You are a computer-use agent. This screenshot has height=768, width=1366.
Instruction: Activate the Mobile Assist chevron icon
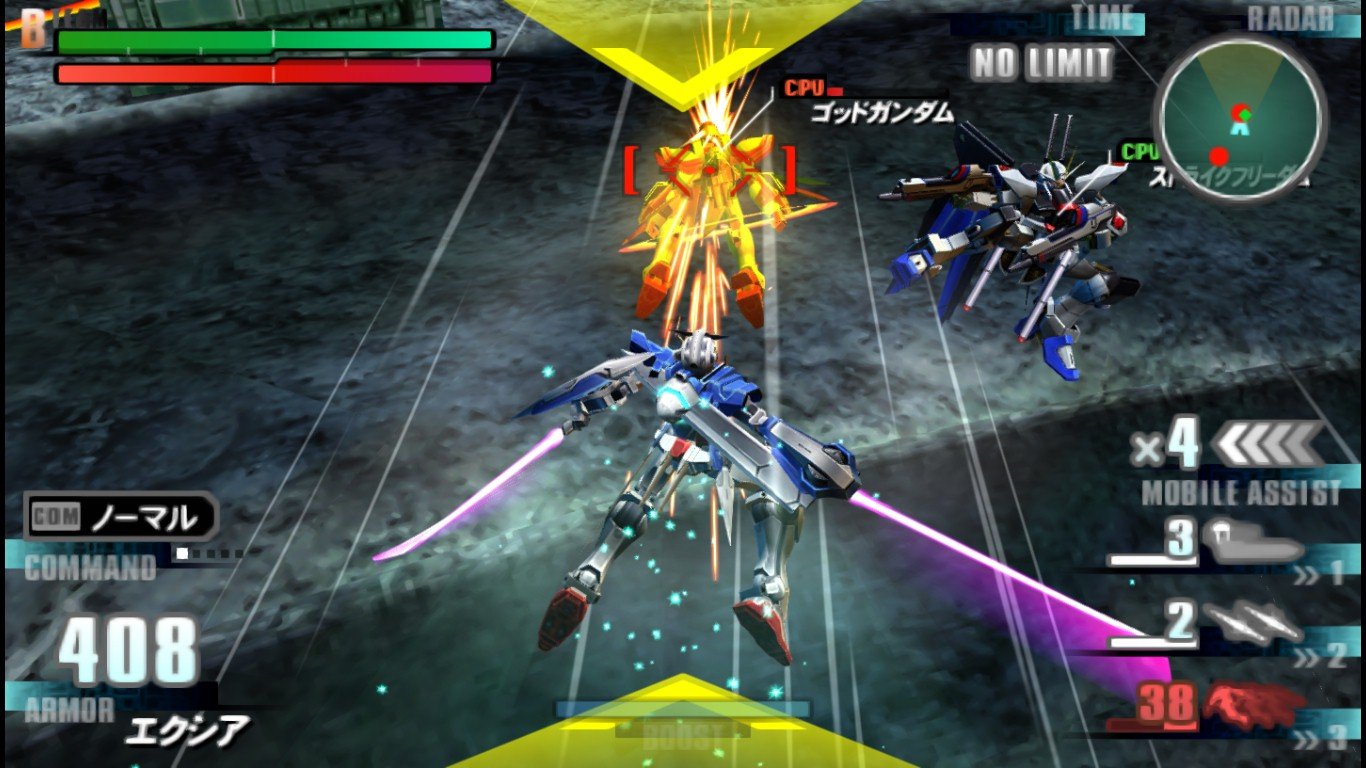click(1268, 444)
